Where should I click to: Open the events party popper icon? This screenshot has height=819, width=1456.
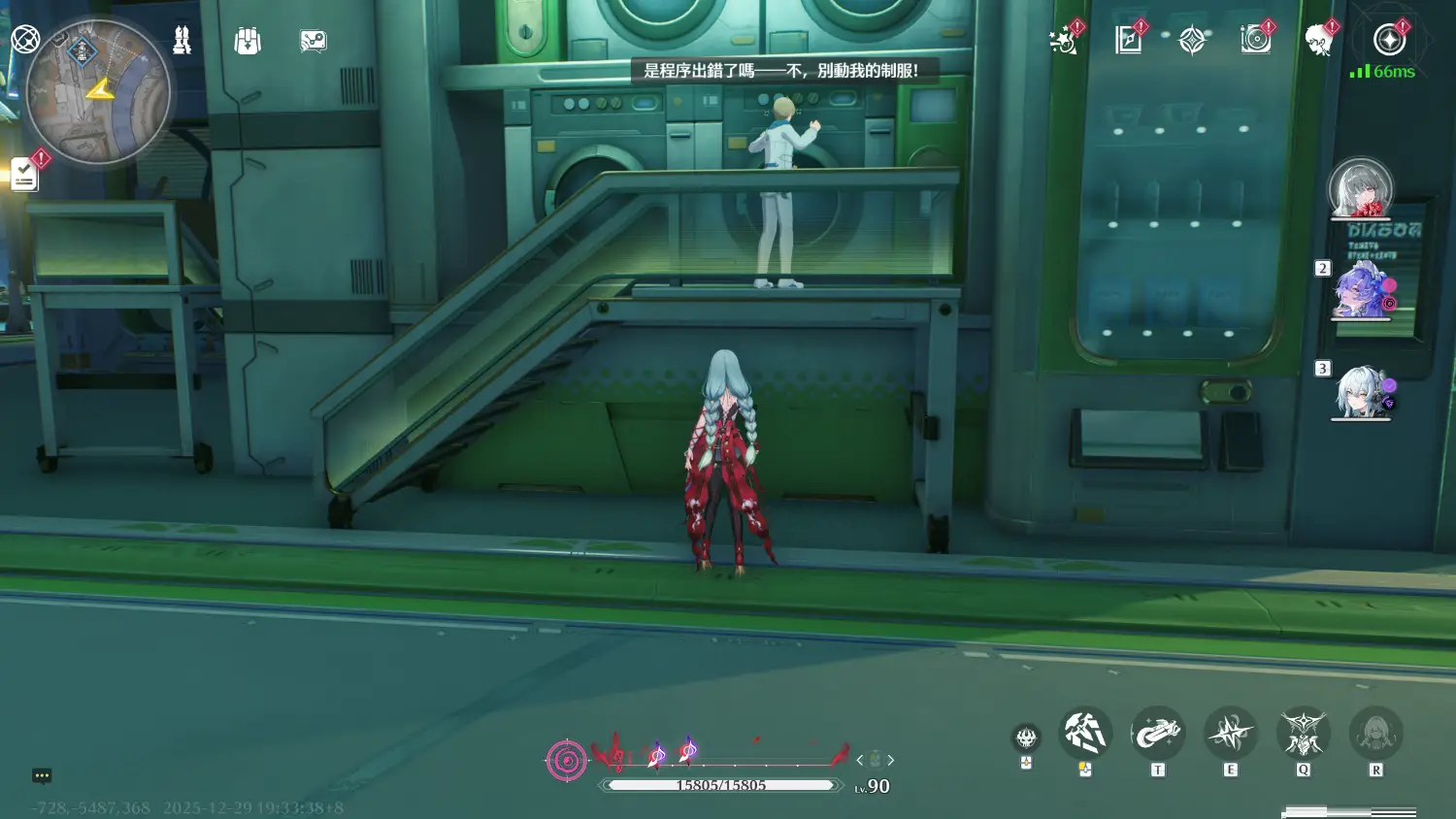coord(1064,40)
